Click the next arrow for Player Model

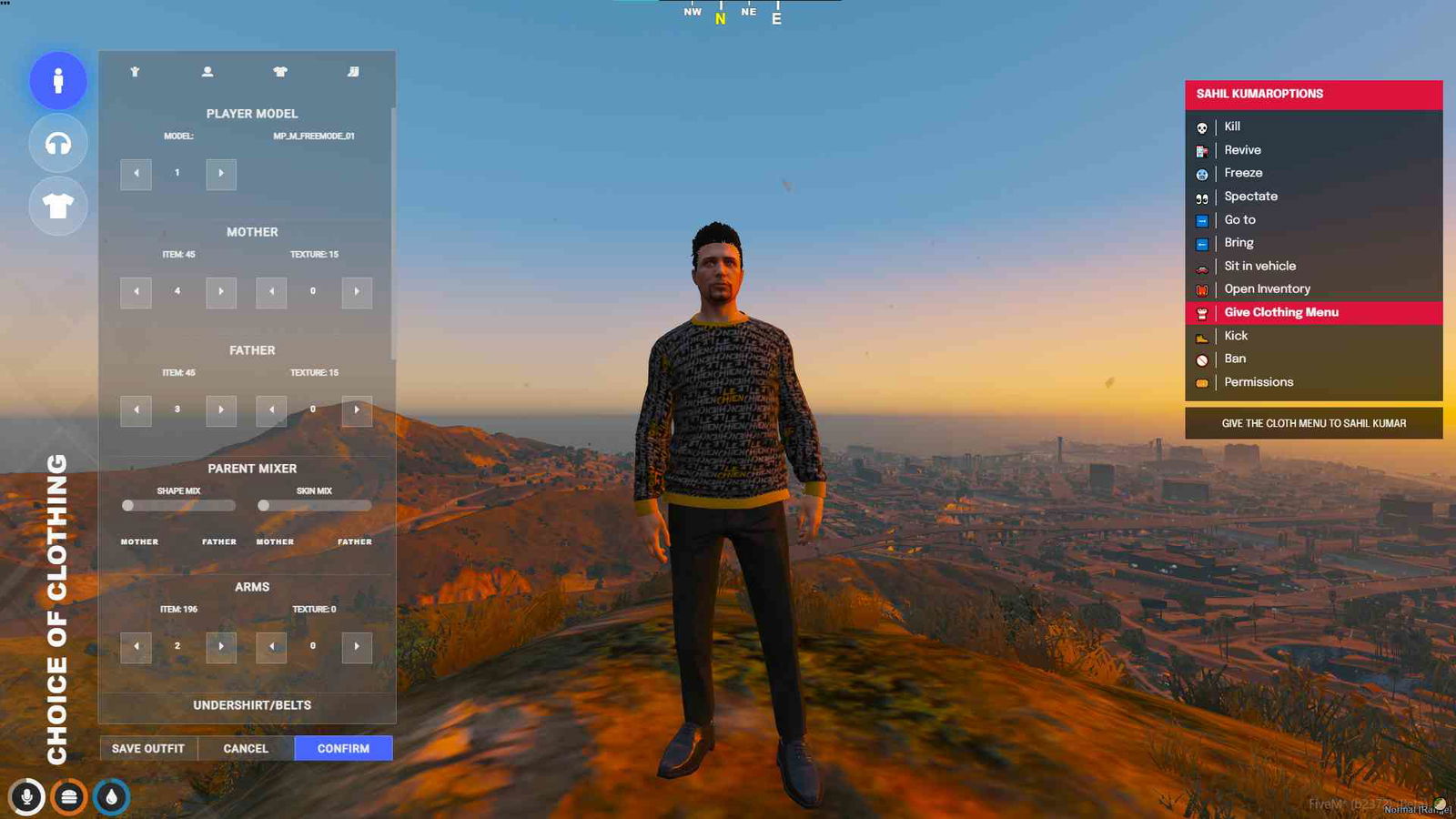pos(220,173)
